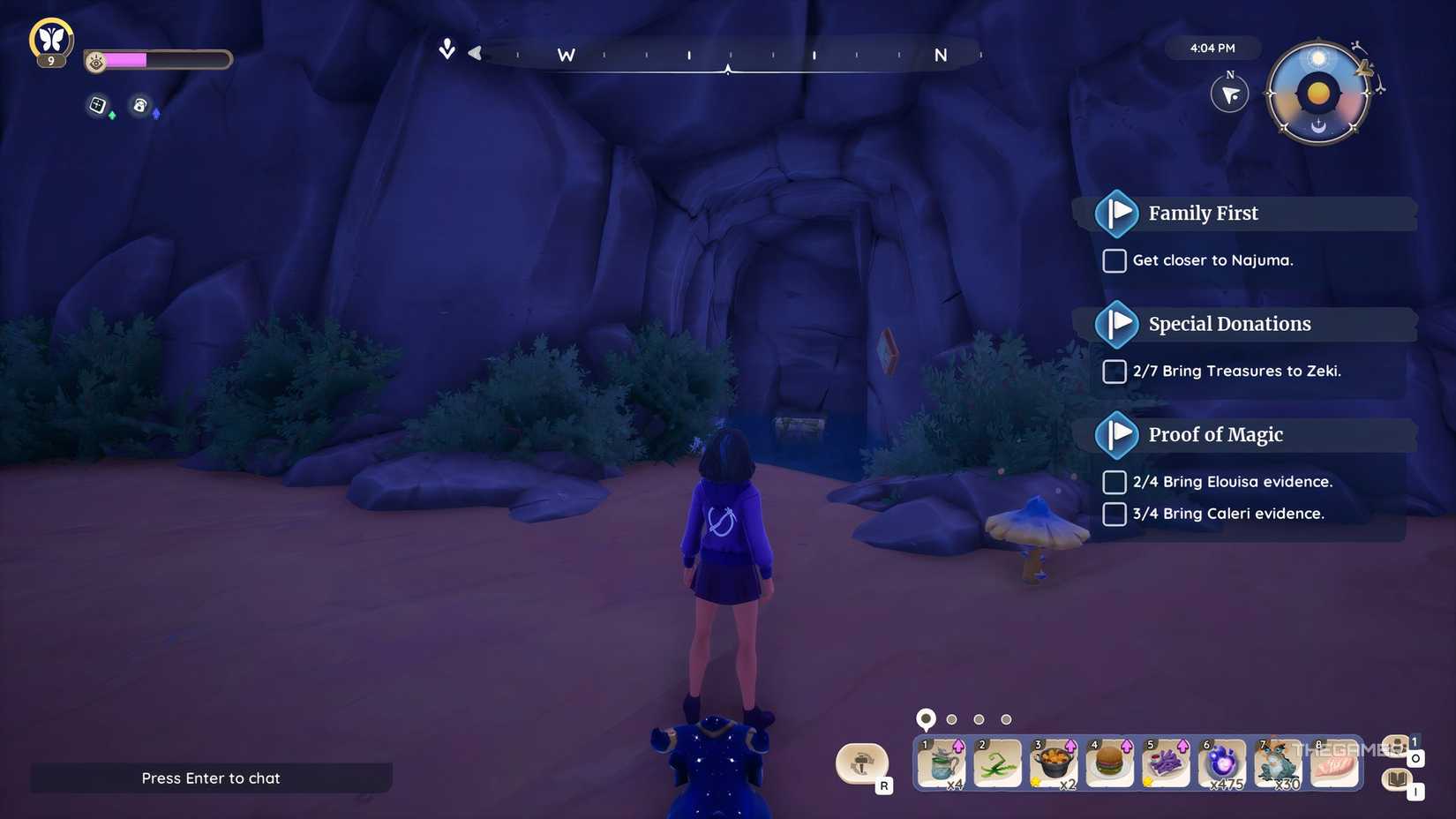This screenshot has height=819, width=1456.
Task: Select the Proof of Magic quest title
Action: click(1215, 434)
